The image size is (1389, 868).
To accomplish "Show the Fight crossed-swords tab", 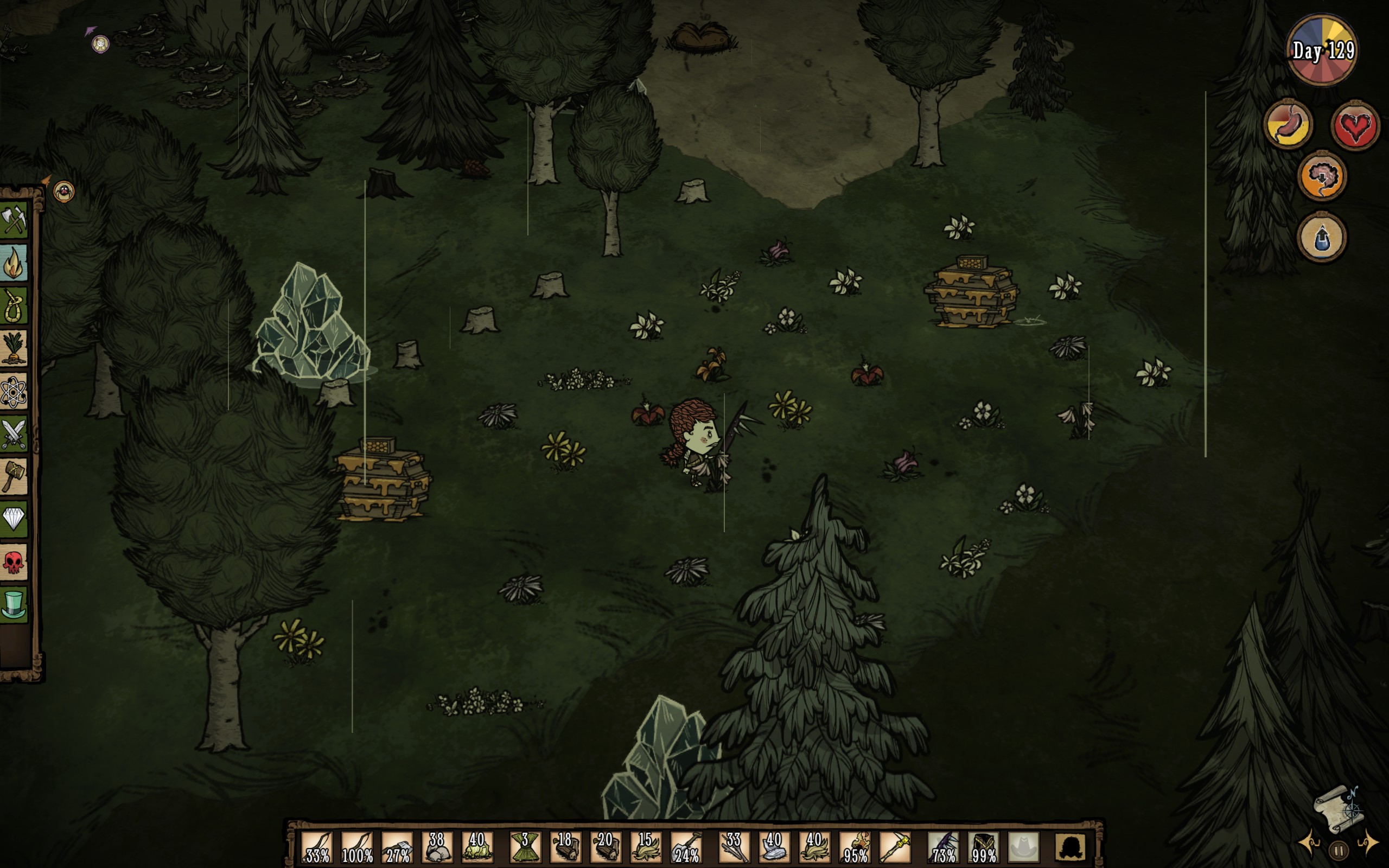I will coord(14,433).
